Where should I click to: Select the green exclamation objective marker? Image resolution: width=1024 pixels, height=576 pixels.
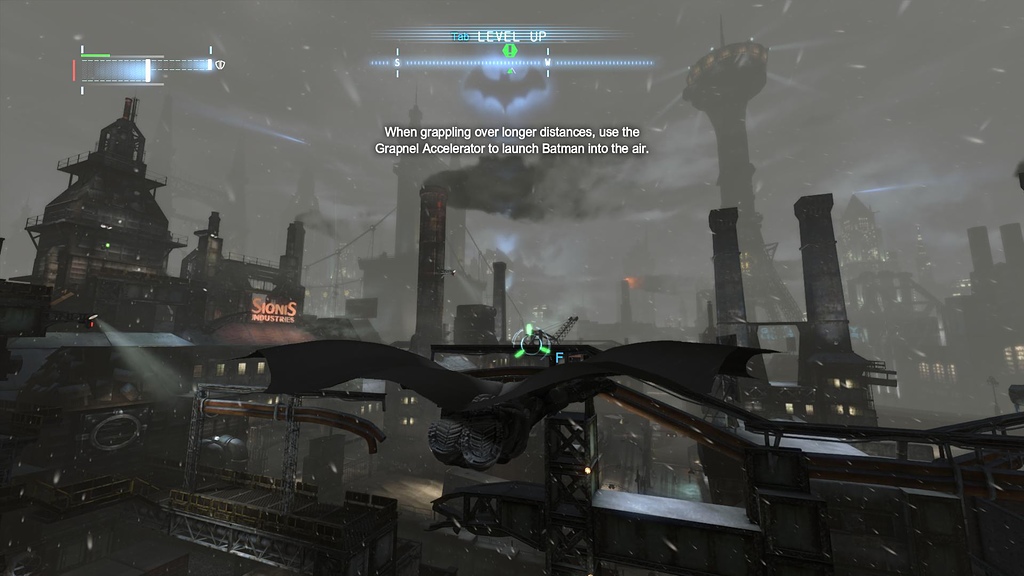510,50
